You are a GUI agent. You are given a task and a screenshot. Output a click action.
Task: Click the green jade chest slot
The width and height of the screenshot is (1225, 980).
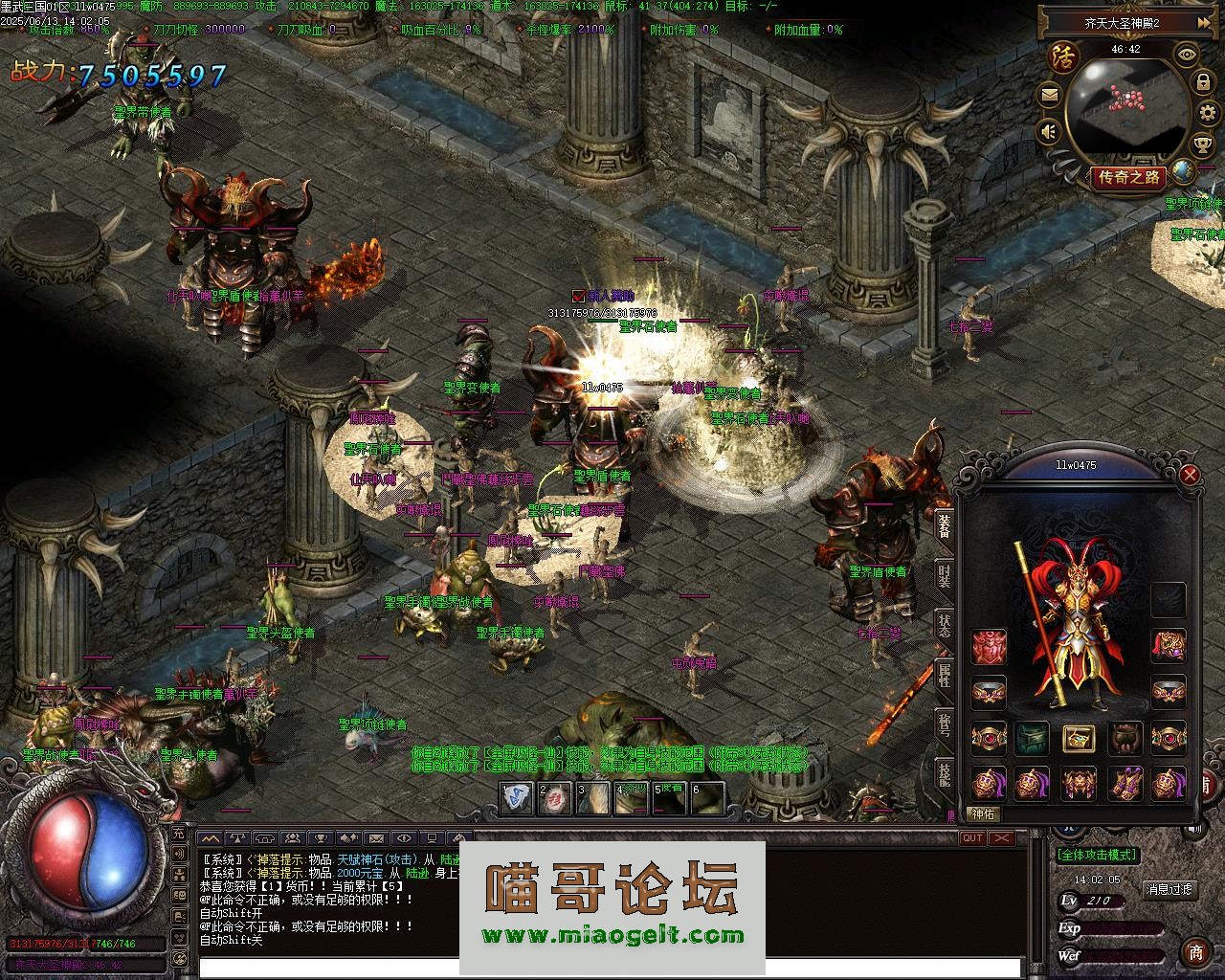click(x=1034, y=738)
